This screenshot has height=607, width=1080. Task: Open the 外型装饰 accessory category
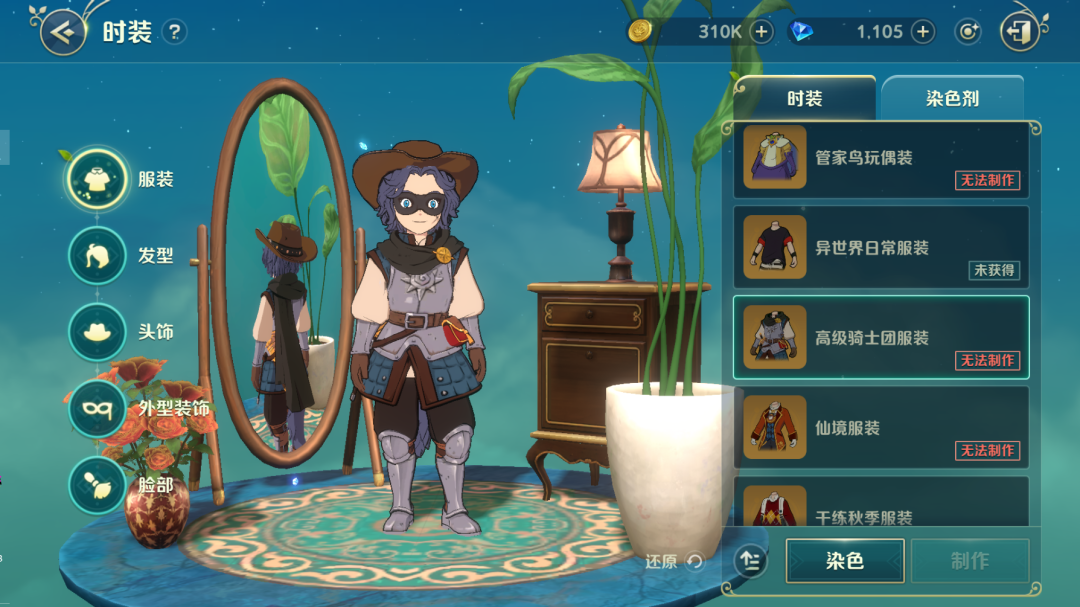coord(98,409)
